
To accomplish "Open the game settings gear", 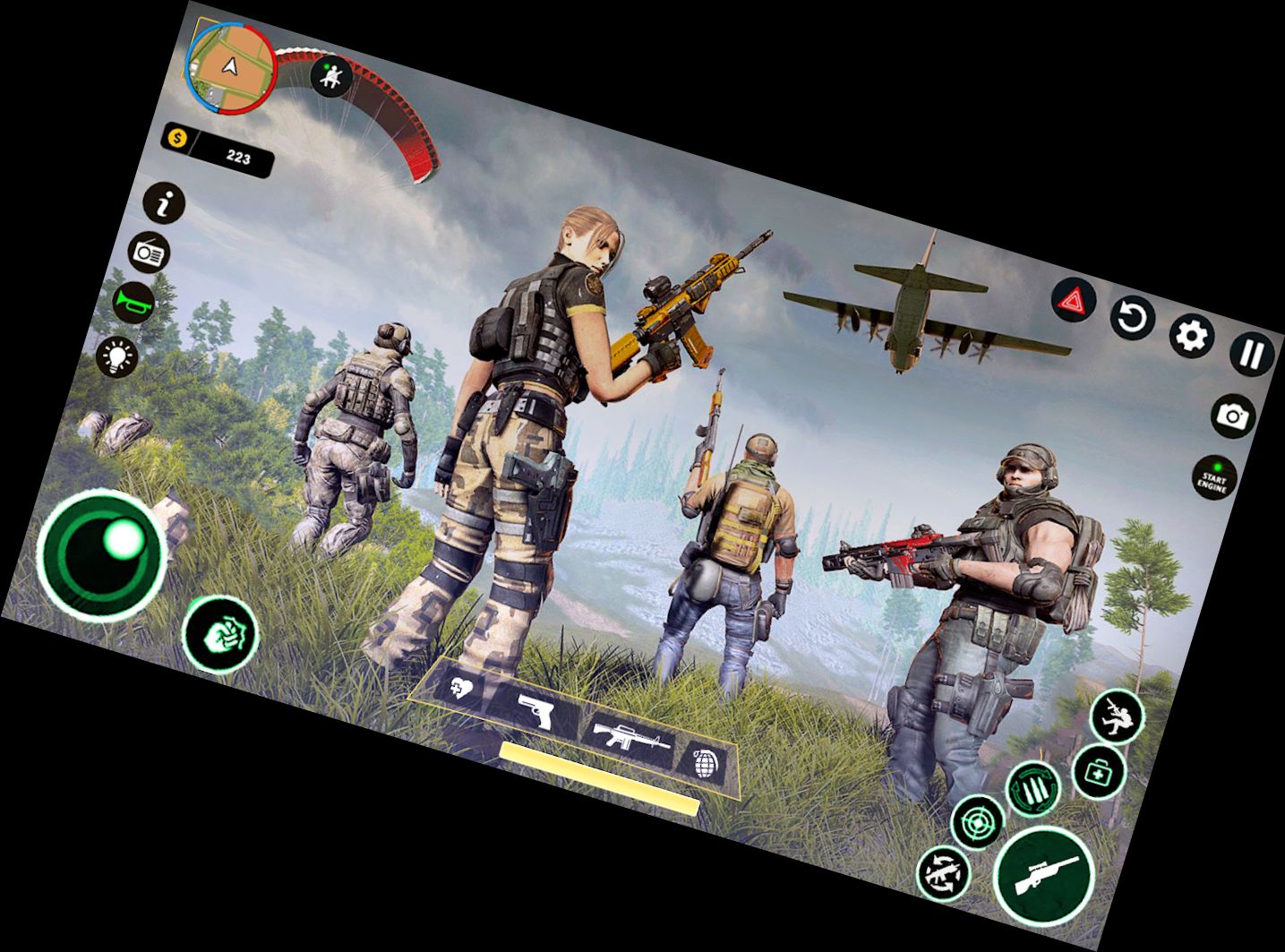I will [1191, 333].
